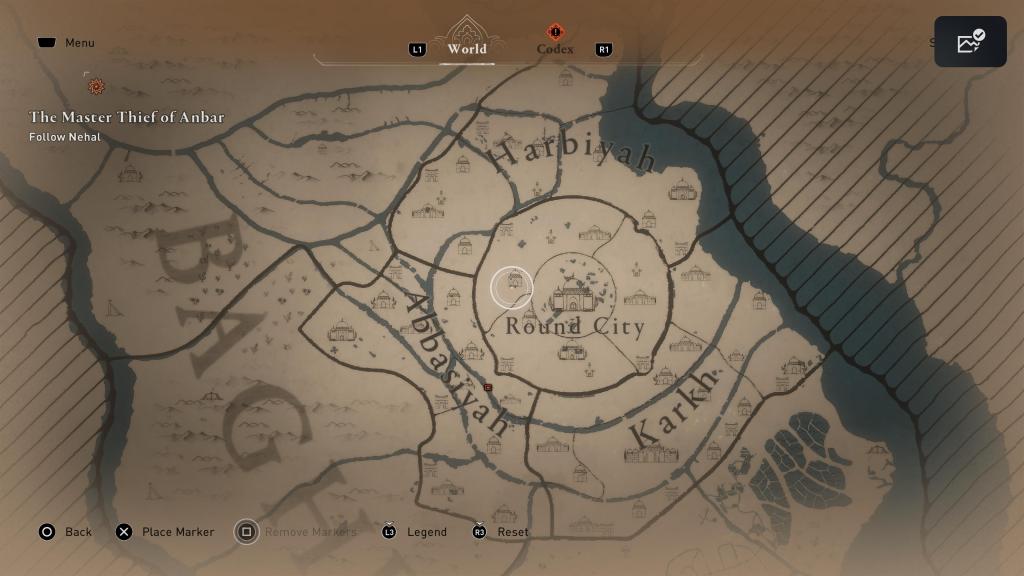Select the small red map marker in Abbasiyah
The height and width of the screenshot is (576, 1024).
tap(488, 386)
